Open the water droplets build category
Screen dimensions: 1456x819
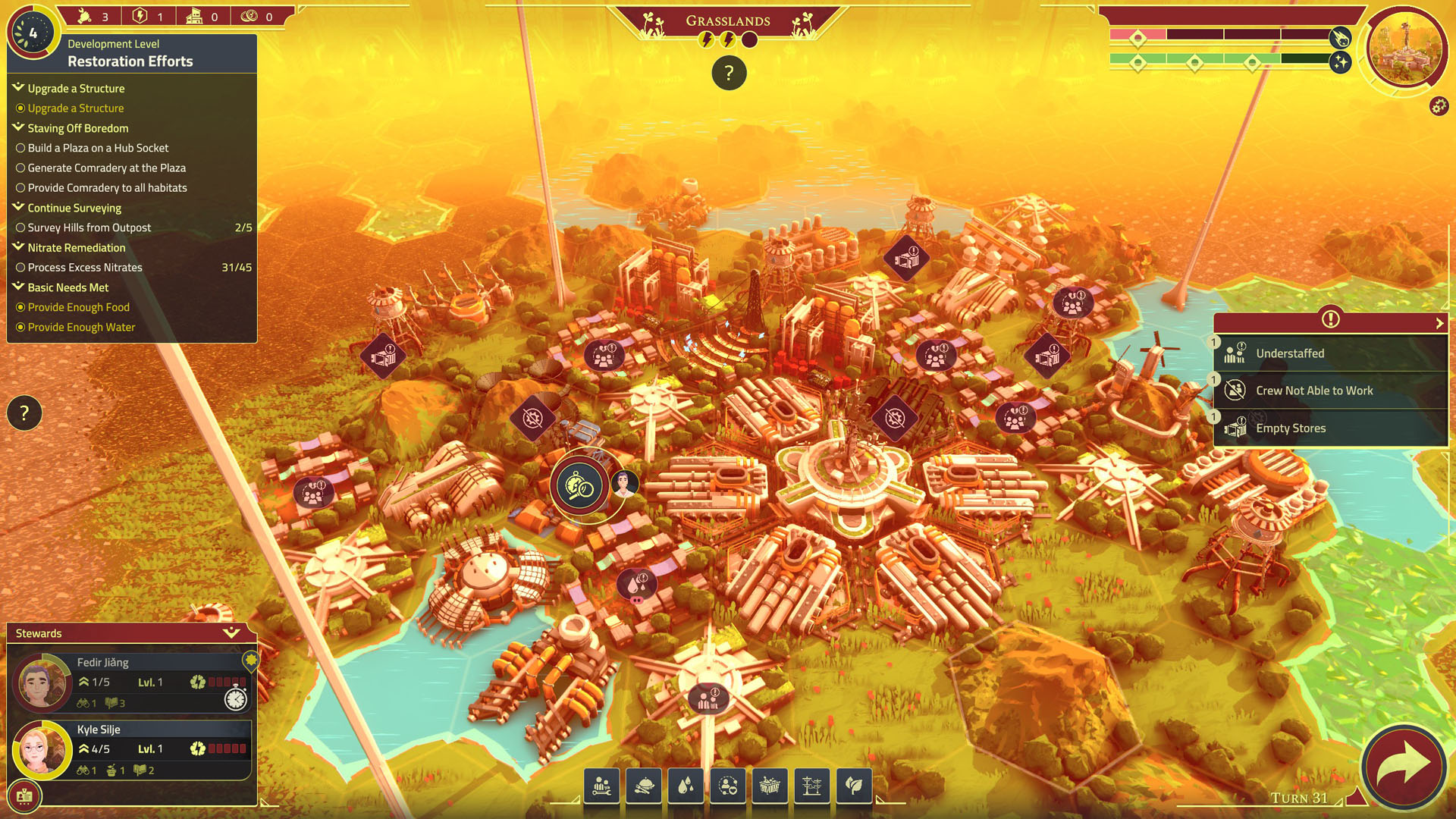click(x=686, y=786)
